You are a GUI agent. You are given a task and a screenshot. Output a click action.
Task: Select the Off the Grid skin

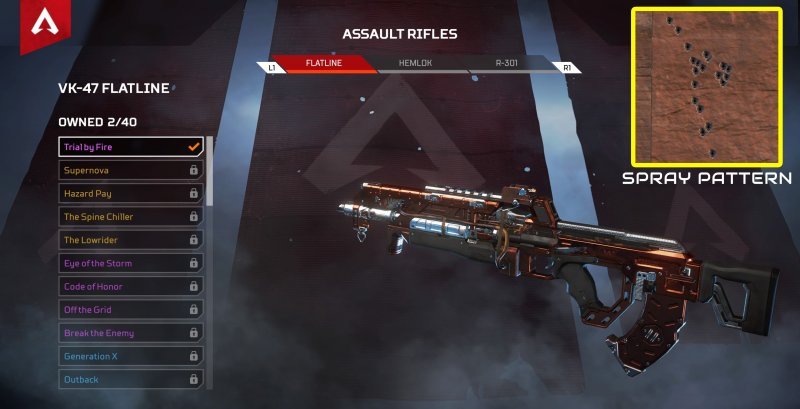pos(131,309)
